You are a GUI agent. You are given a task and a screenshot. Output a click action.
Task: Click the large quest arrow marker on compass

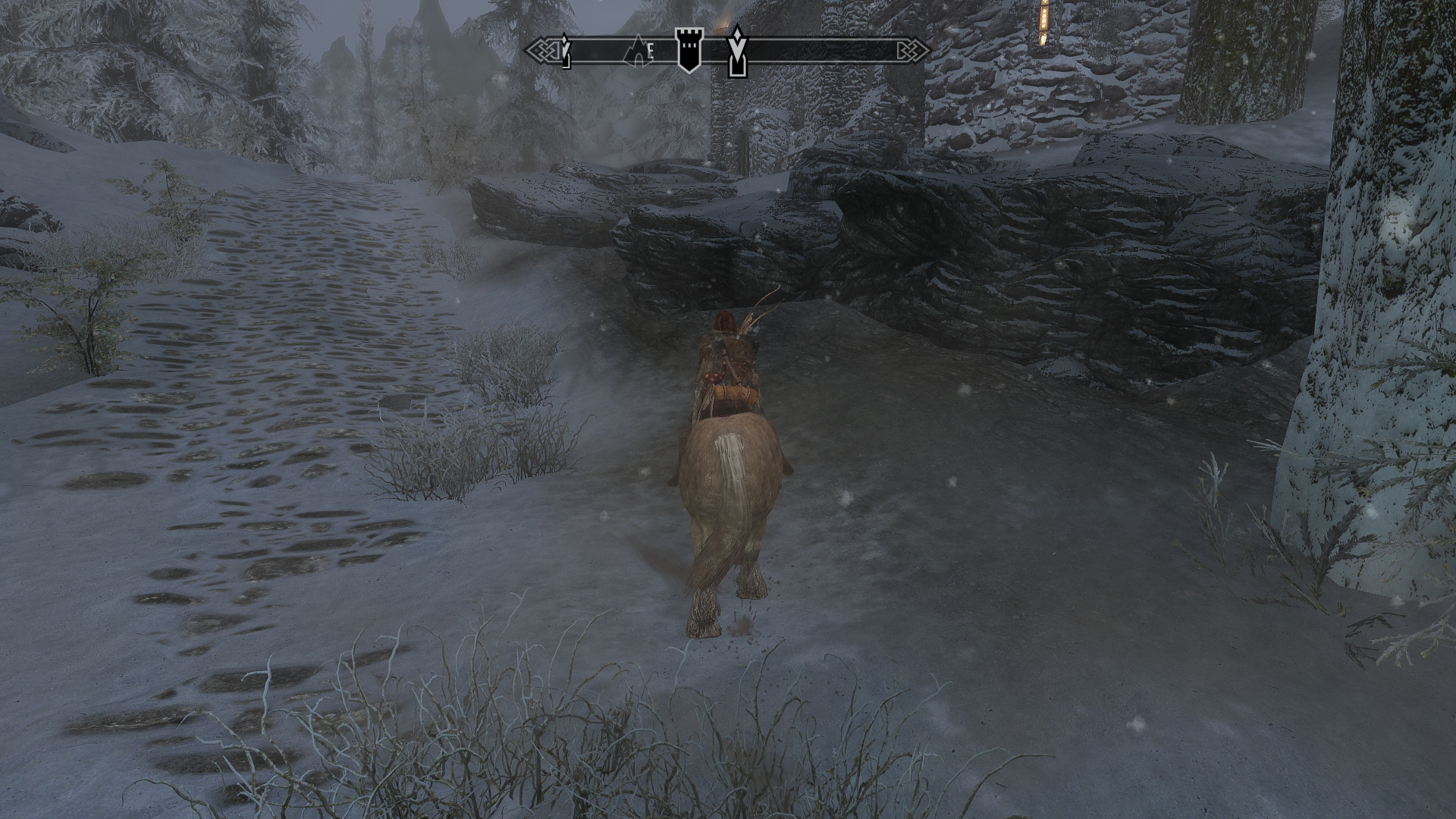click(736, 51)
